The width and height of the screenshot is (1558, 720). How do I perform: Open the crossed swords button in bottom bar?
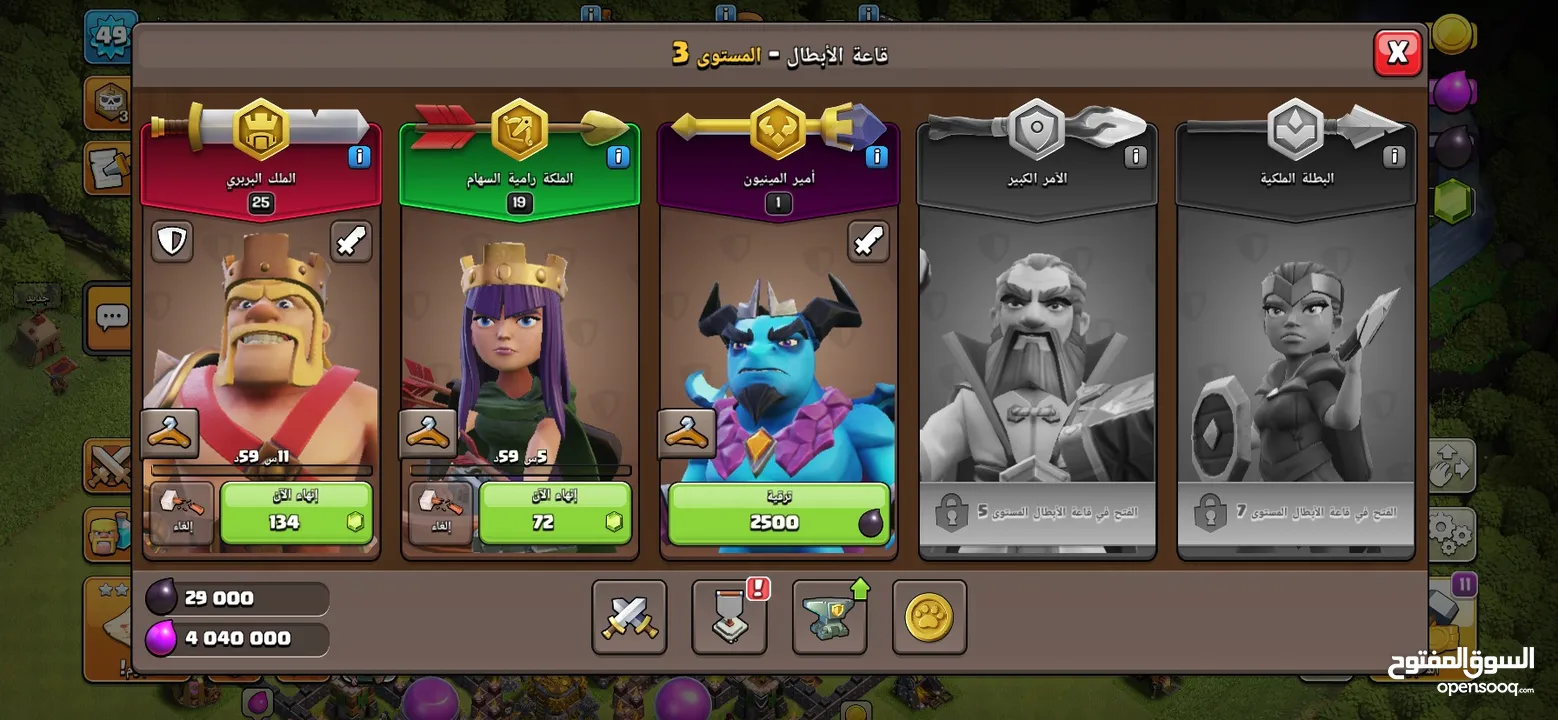[629, 617]
